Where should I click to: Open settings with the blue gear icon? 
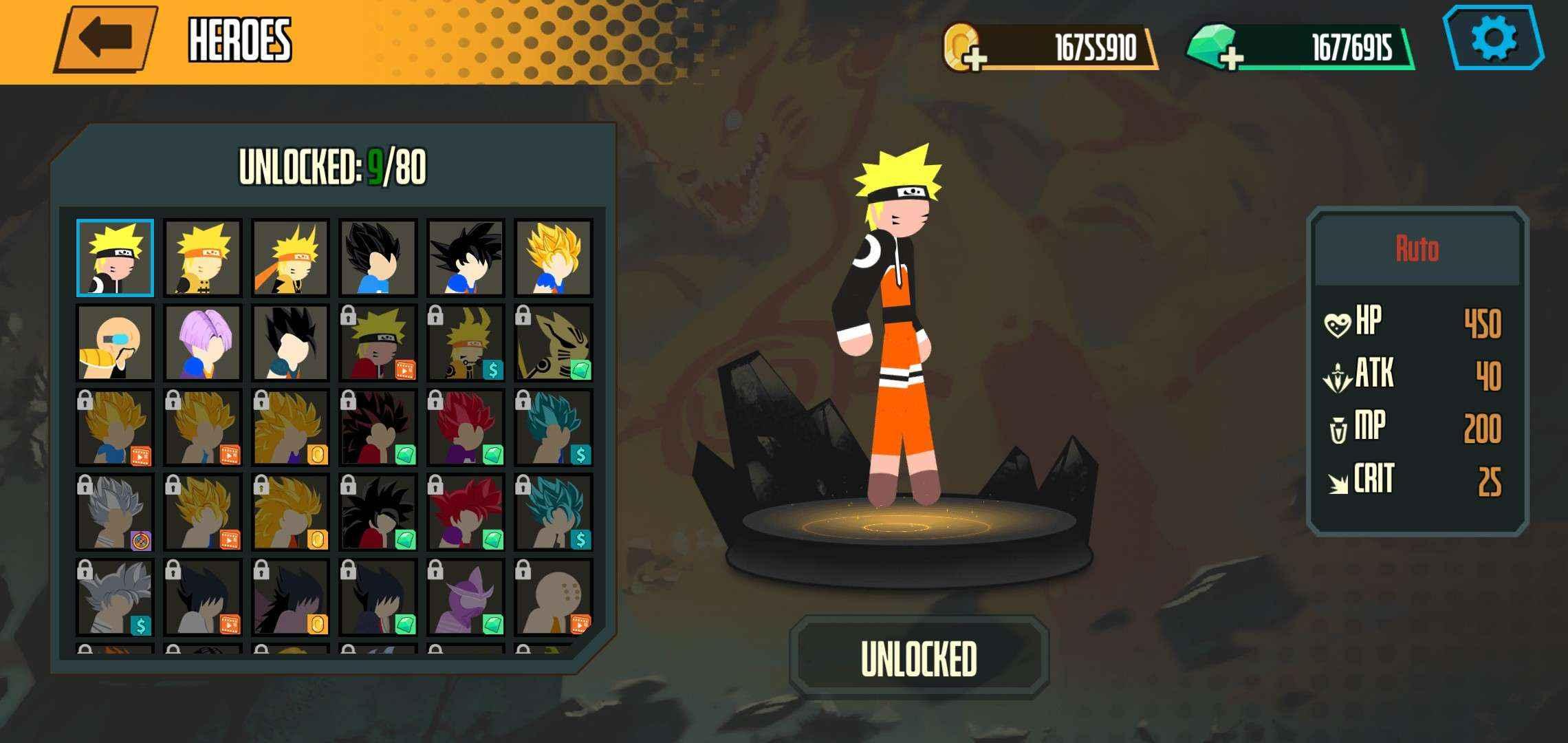pos(1493,38)
